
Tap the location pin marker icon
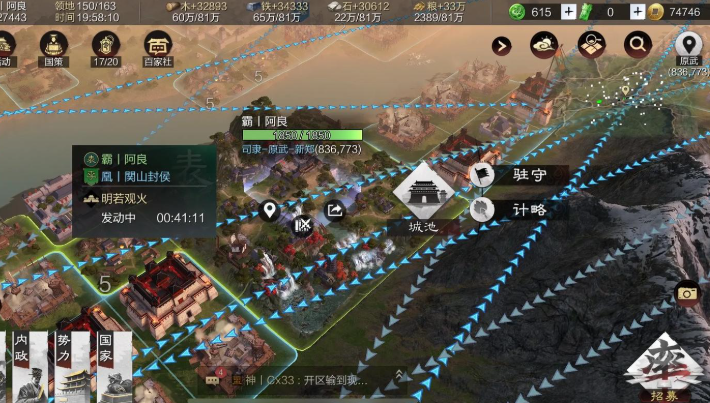click(x=269, y=211)
